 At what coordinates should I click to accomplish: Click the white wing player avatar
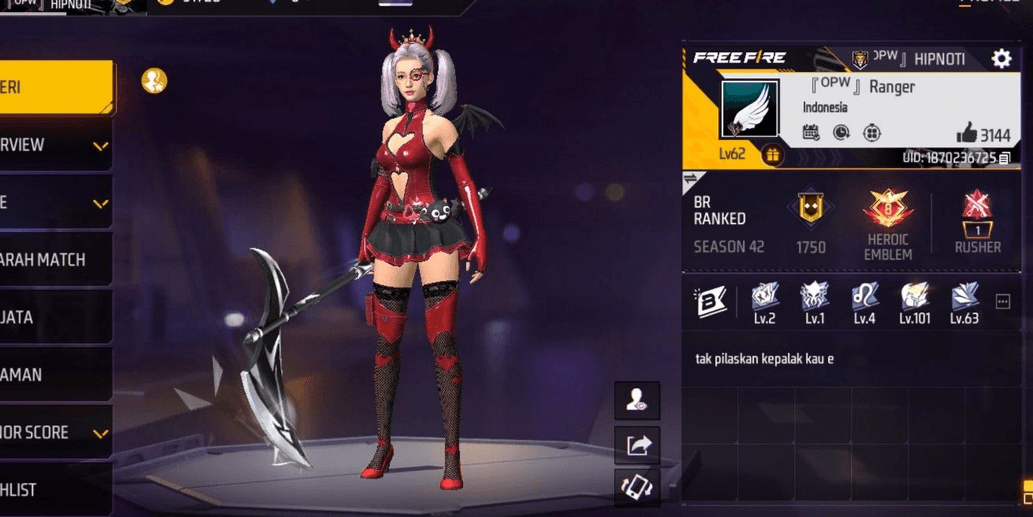click(749, 110)
